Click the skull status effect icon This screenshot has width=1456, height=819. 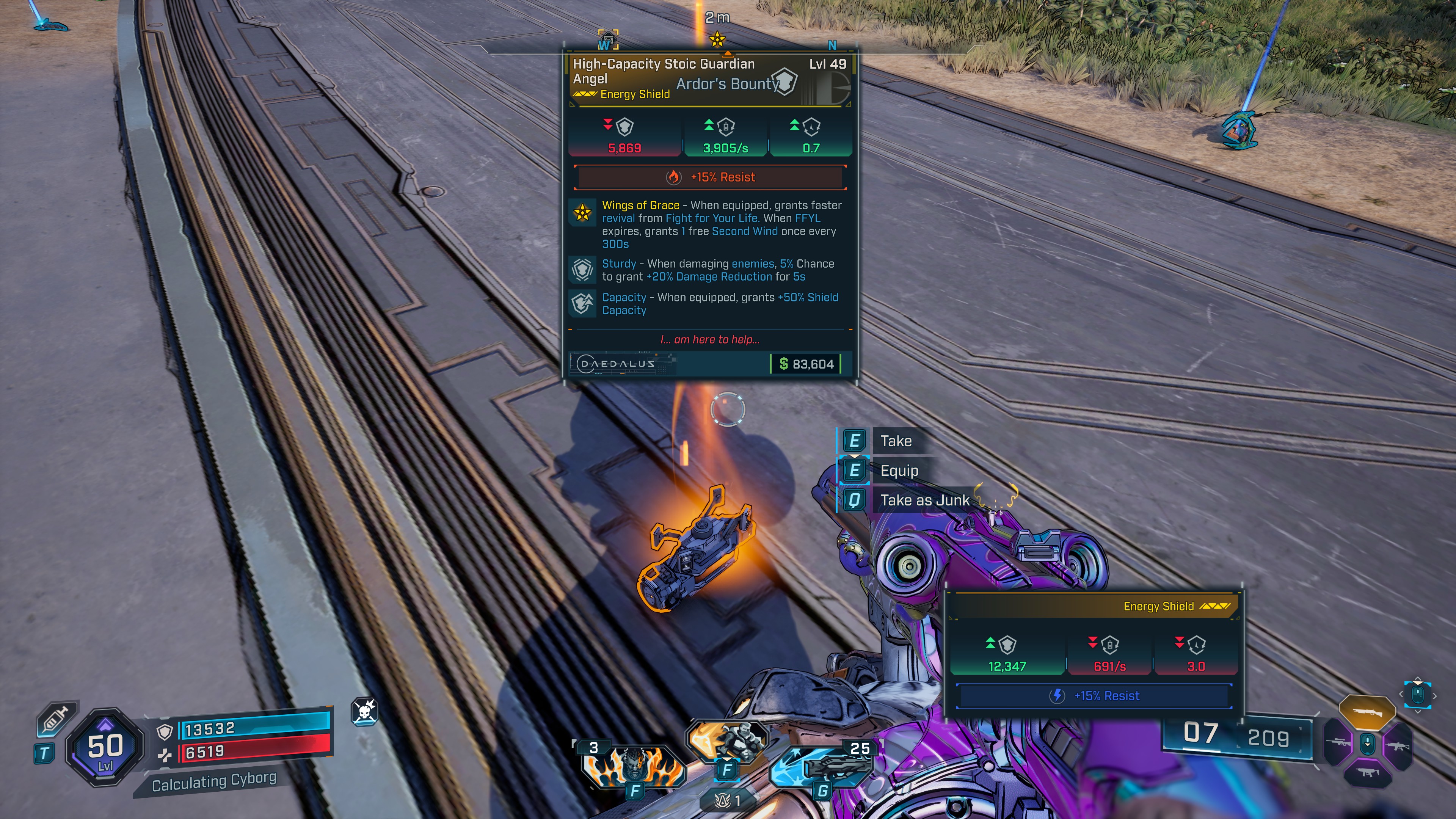pos(364,711)
